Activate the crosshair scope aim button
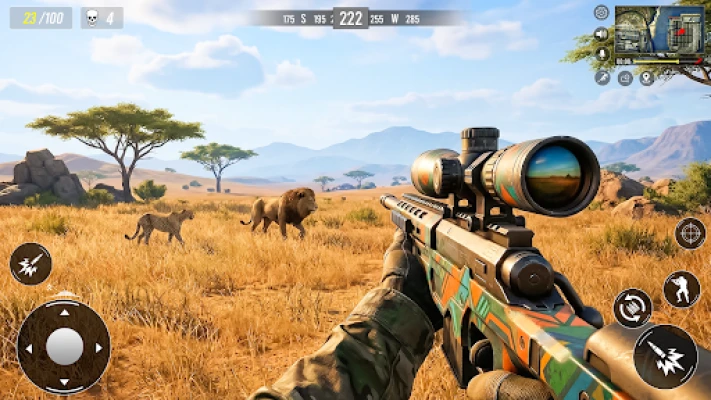Image resolution: width=711 pixels, height=400 pixels. coord(690,233)
